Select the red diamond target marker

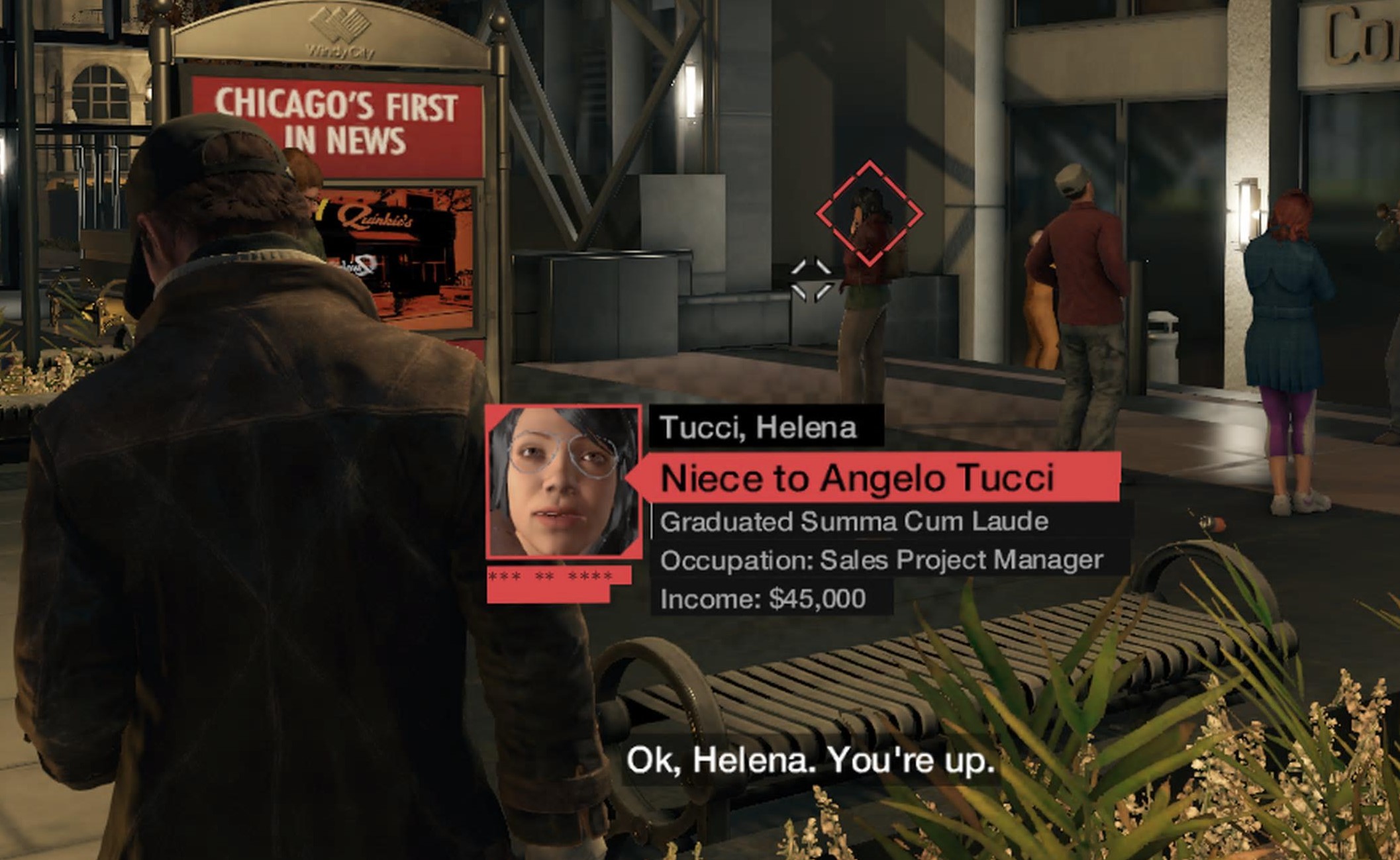[869, 213]
